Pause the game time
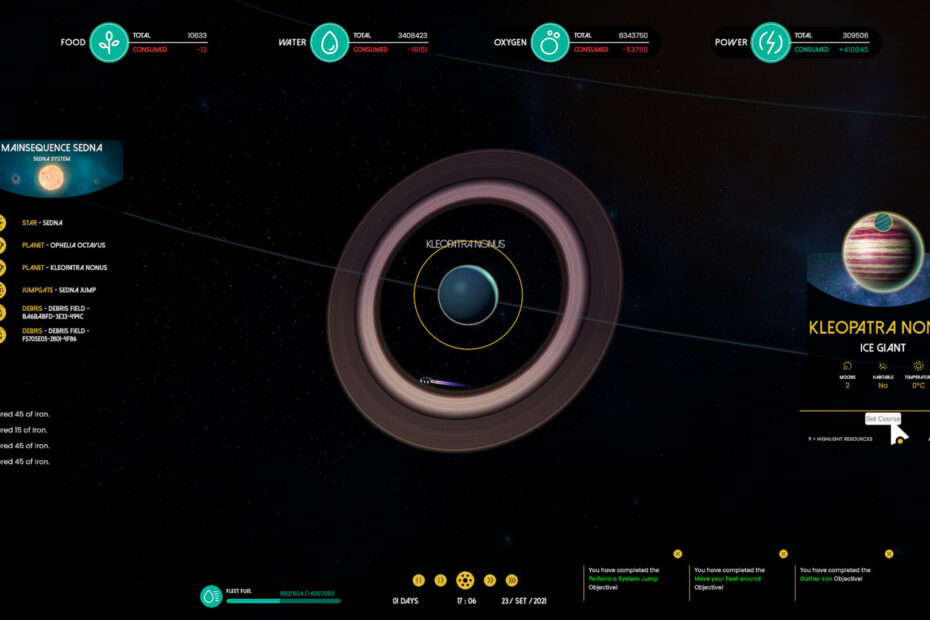Viewport: 930px width, 620px height. [x=419, y=580]
